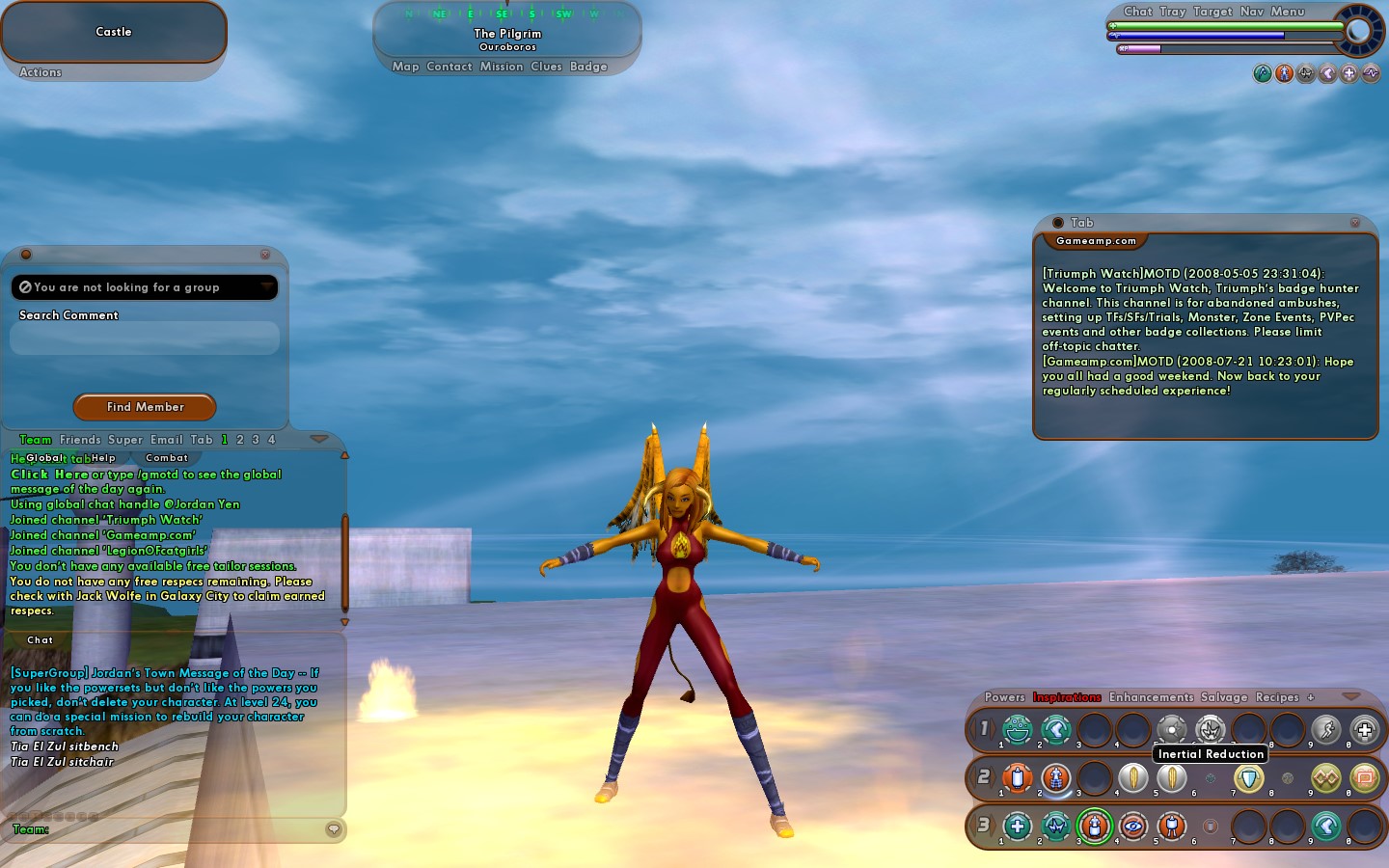
Task: Open the Badge window
Action: 588,67
